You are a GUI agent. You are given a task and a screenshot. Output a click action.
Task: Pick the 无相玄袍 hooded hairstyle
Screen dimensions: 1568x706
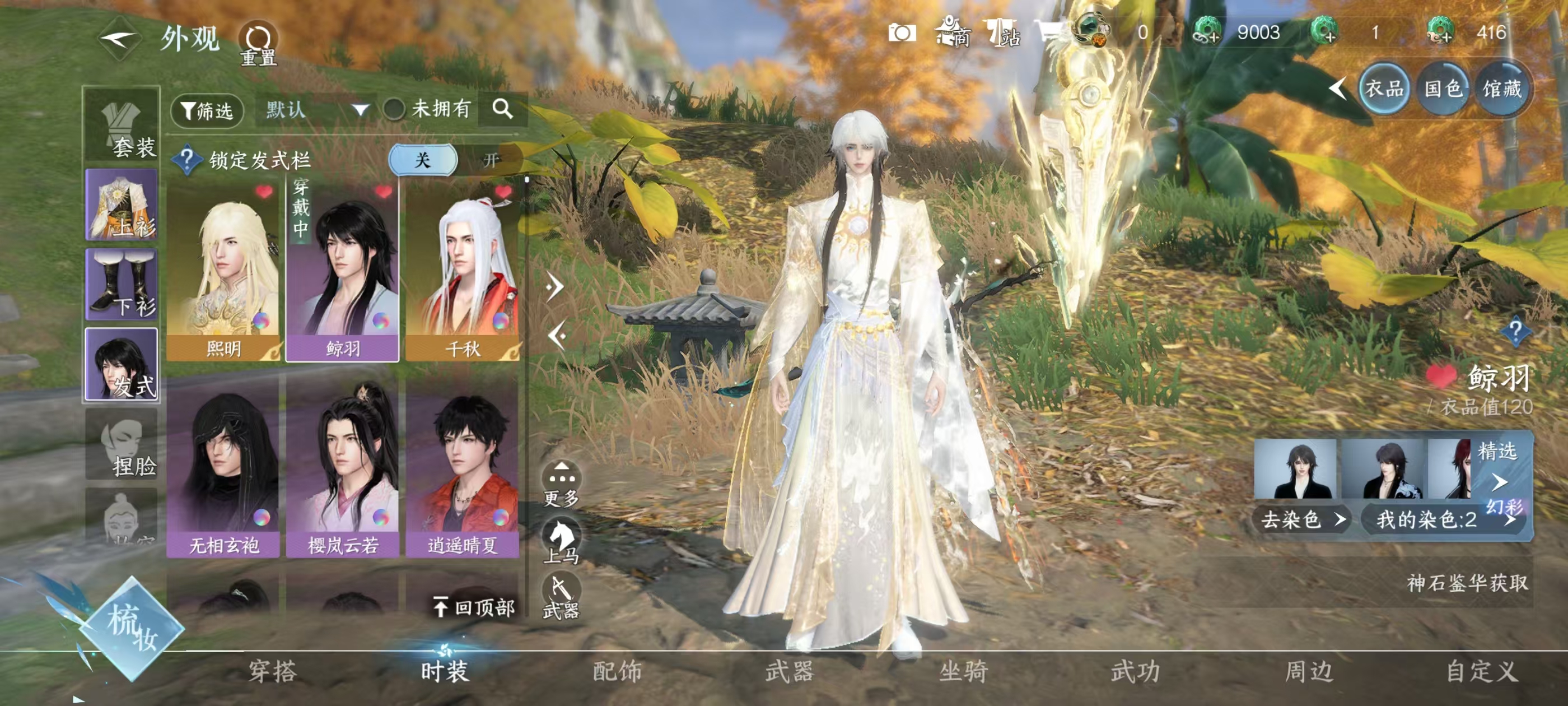tap(223, 467)
